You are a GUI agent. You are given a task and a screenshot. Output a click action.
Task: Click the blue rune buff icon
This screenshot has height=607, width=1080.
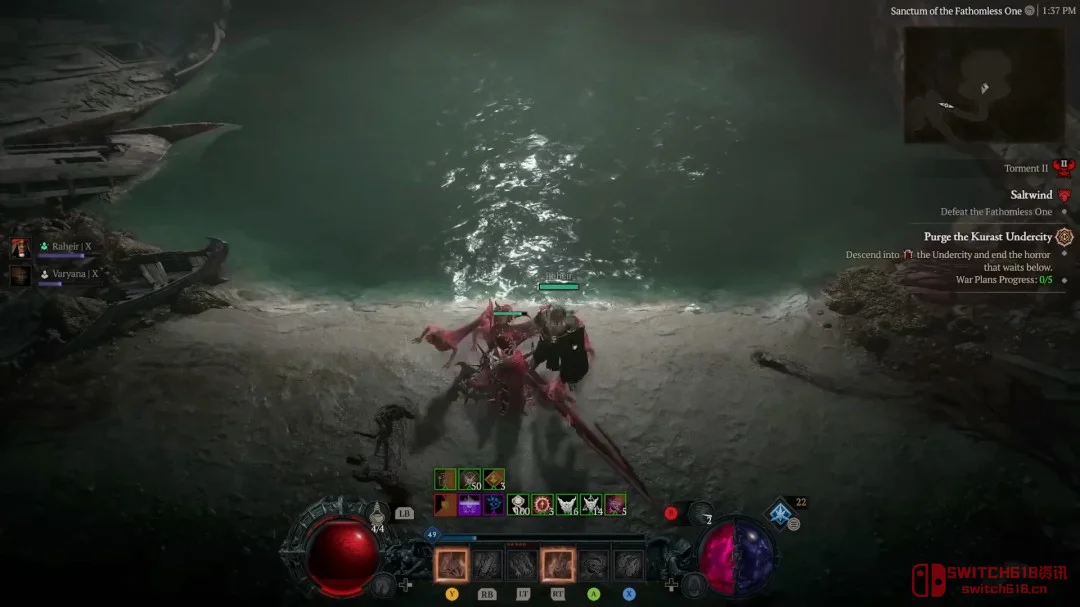(x=494, y=505)
